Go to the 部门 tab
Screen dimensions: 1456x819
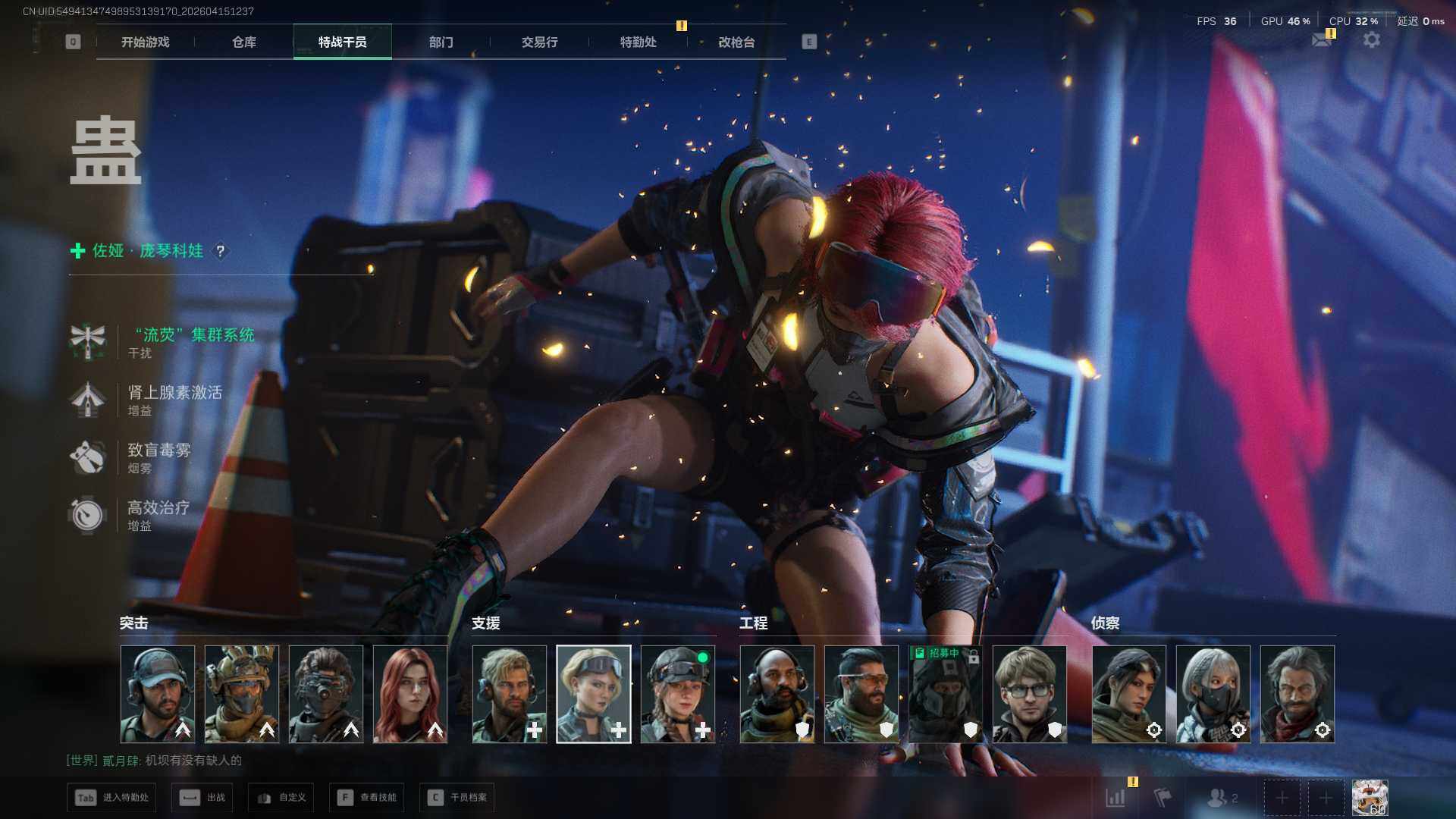pyautogui.click(x=441, y=42)
